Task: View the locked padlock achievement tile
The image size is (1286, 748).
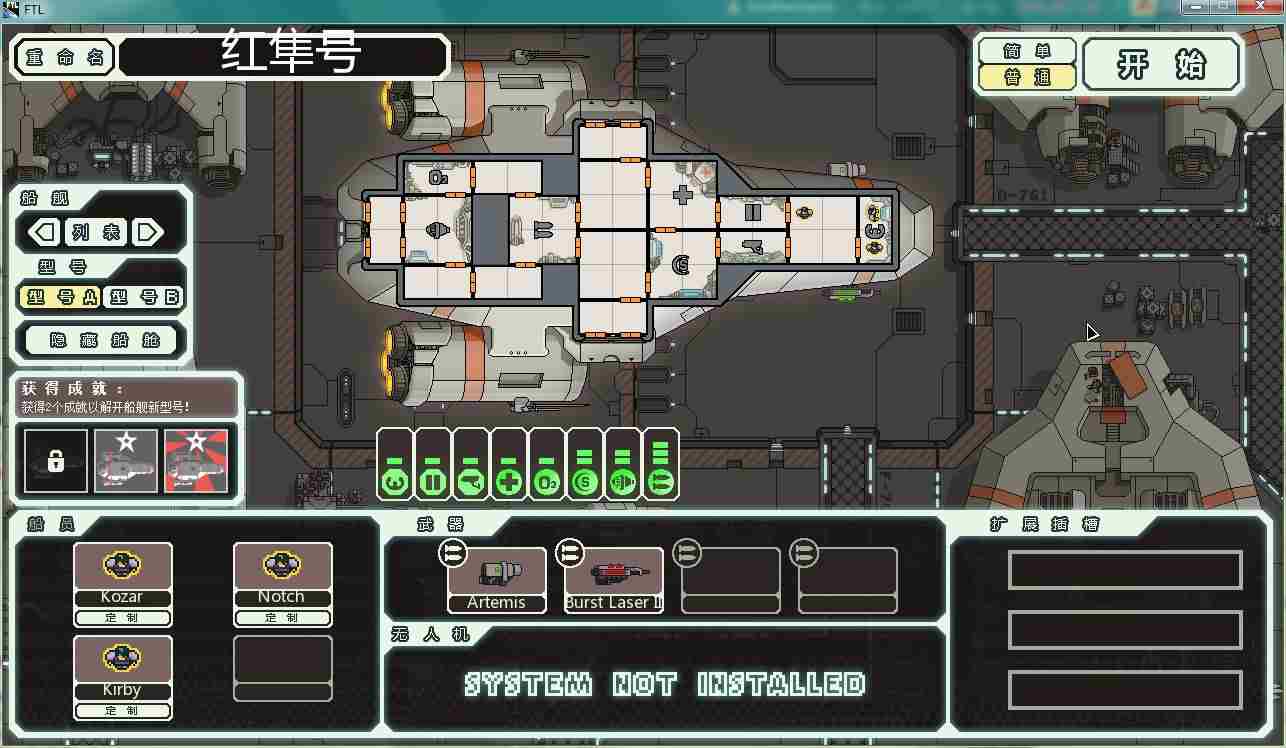Action: tap(55, 461)
